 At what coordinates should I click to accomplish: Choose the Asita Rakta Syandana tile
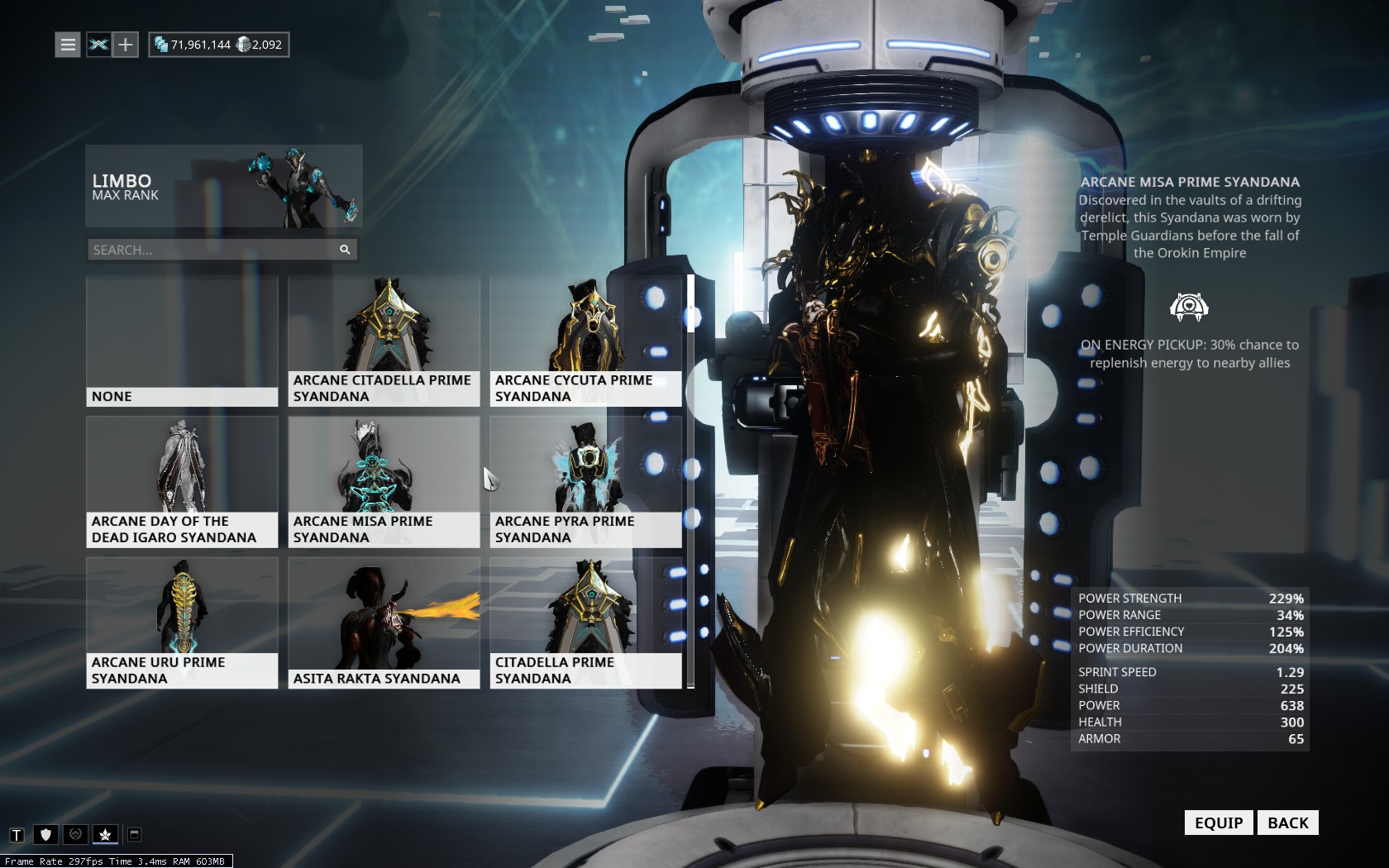384,623
